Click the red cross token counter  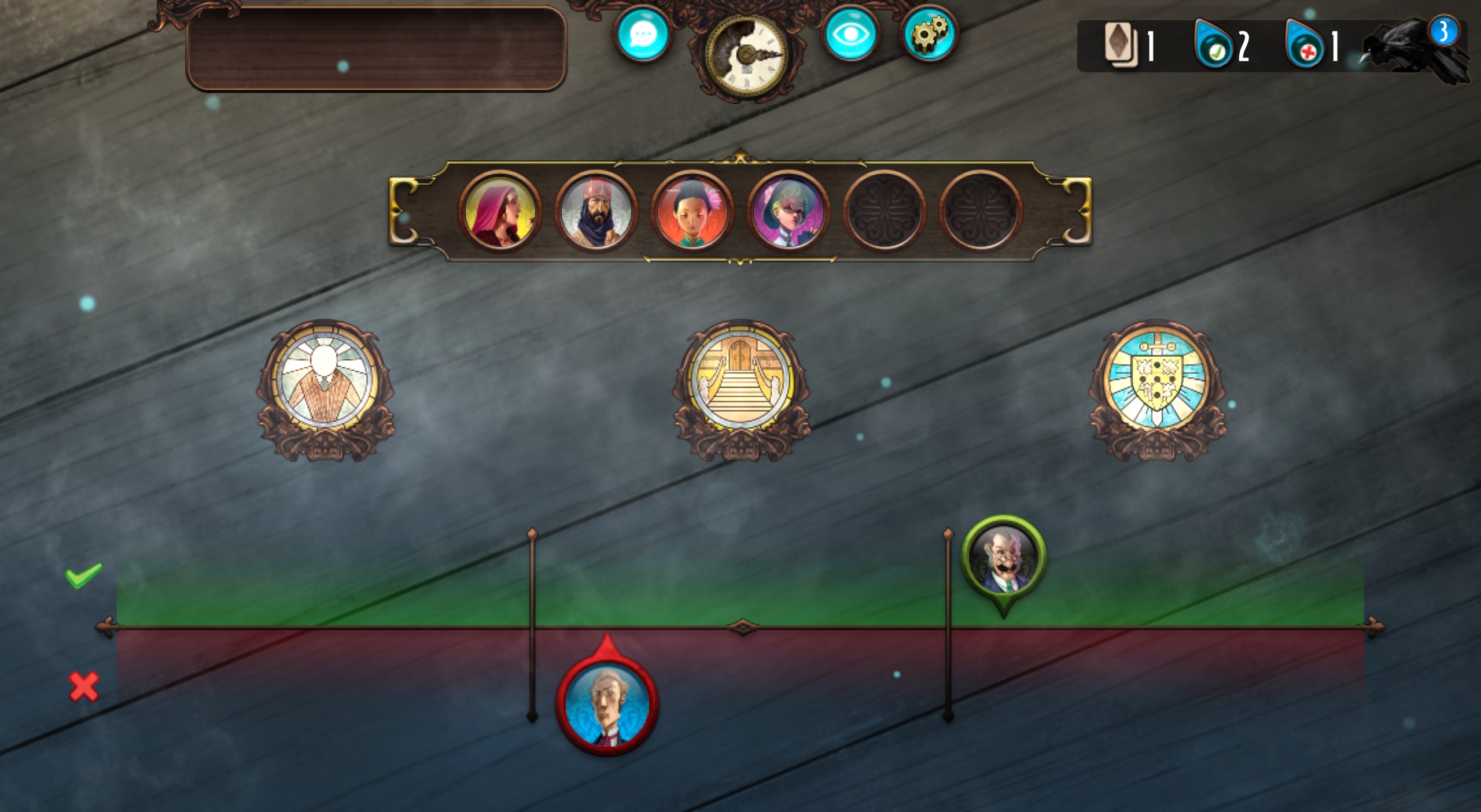click(1312, 46)
